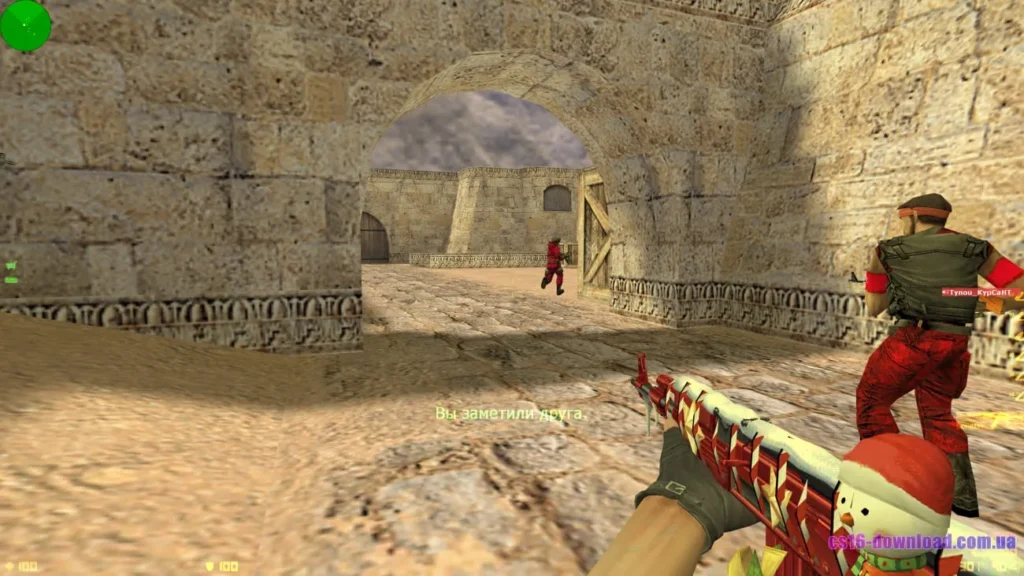Open the cs16-download.com.ua watermark link
This screenshot has height=576, width=1024.
coord(921,542)
